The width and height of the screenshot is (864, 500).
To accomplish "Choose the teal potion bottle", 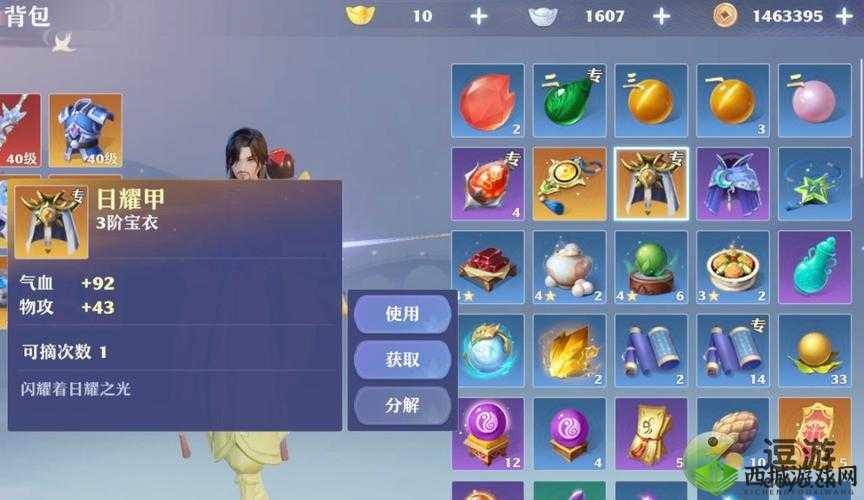I will coord(814,268).
